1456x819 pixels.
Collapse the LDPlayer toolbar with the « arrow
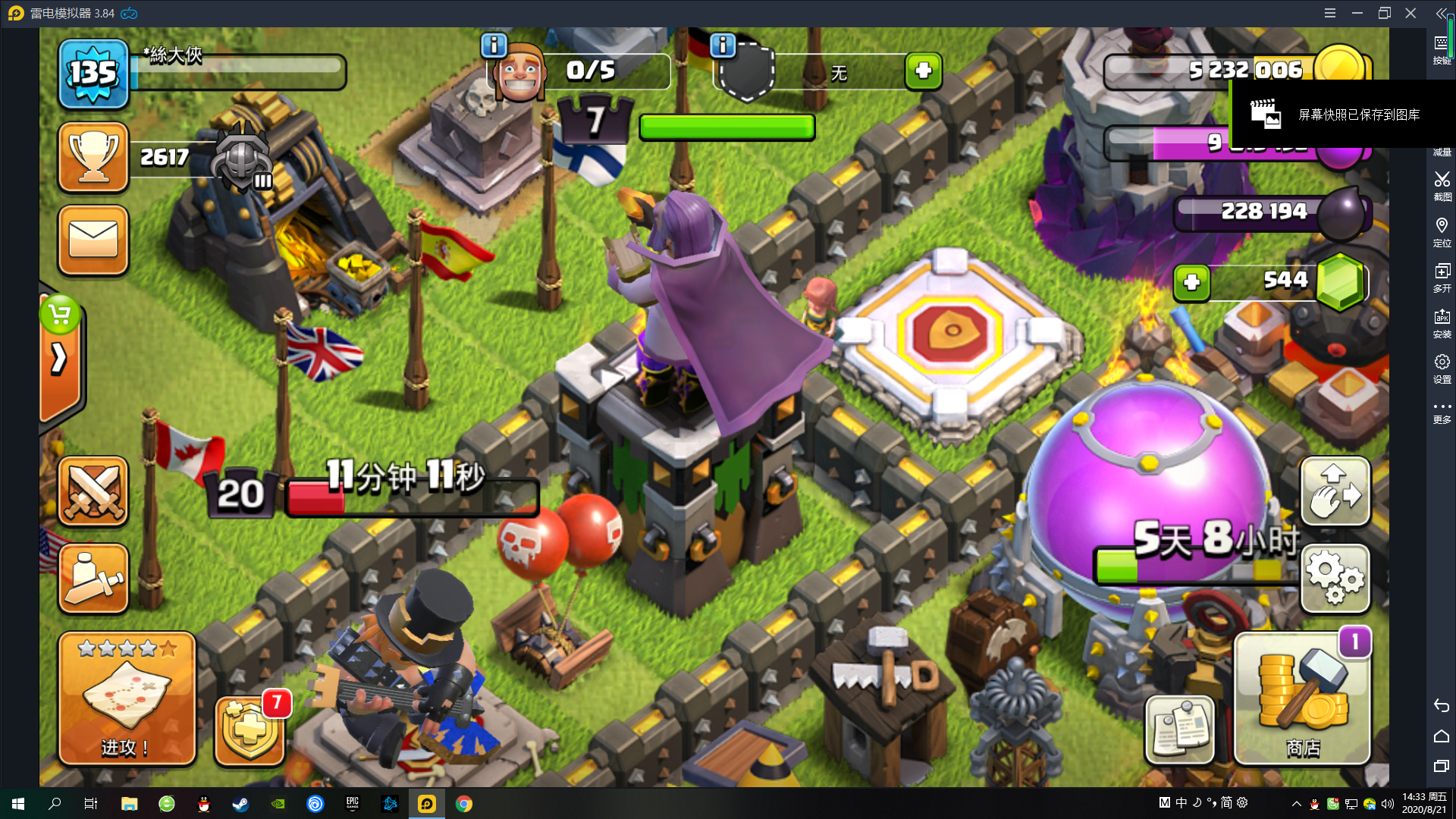click(1440, 13)
